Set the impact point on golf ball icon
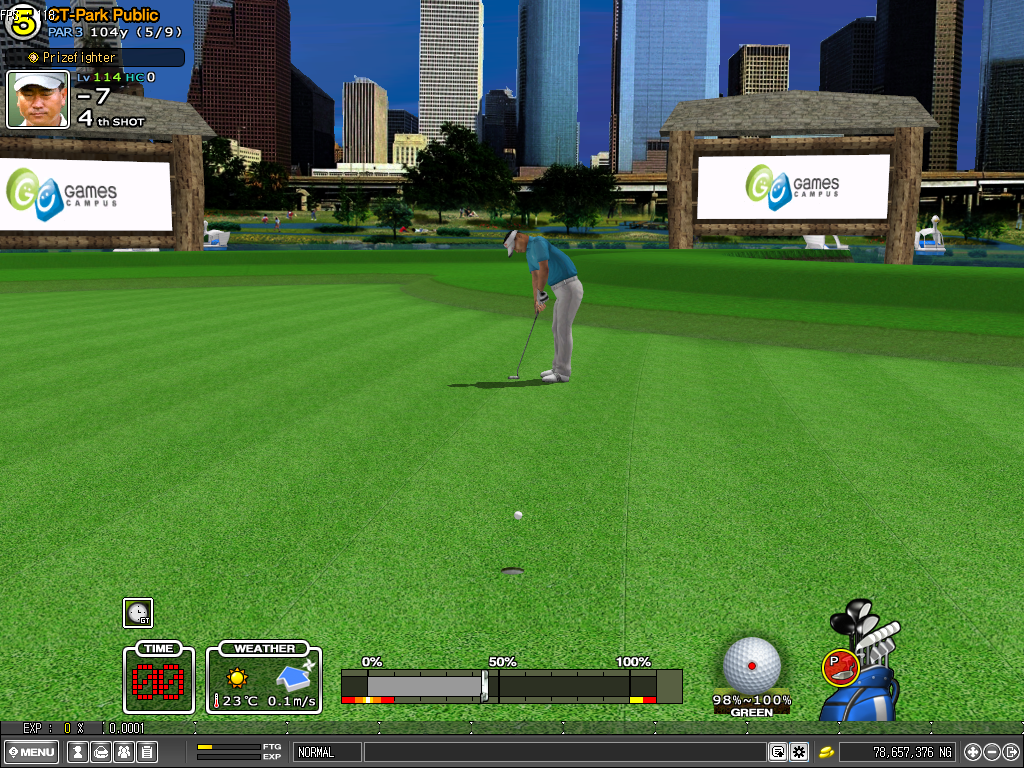The height and width of the screenshot is (768, 1024). [751, 665]
